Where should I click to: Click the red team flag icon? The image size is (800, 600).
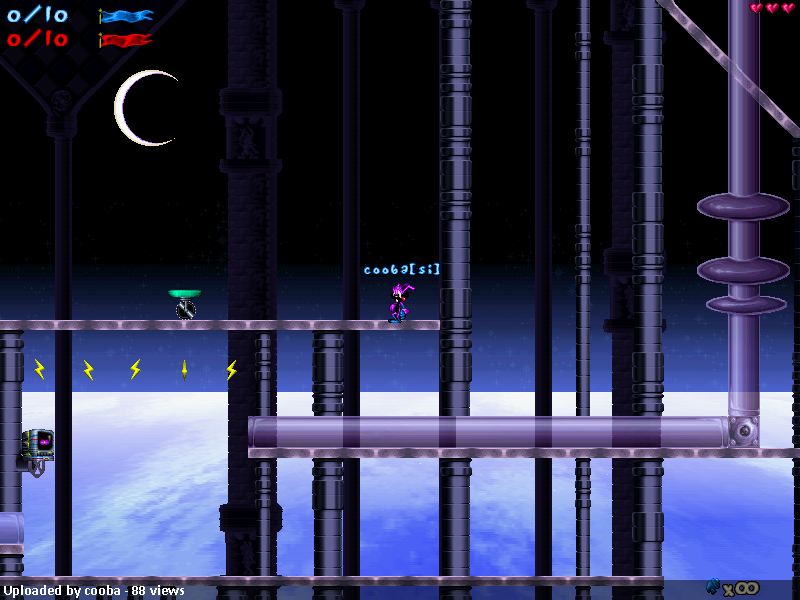126,40
